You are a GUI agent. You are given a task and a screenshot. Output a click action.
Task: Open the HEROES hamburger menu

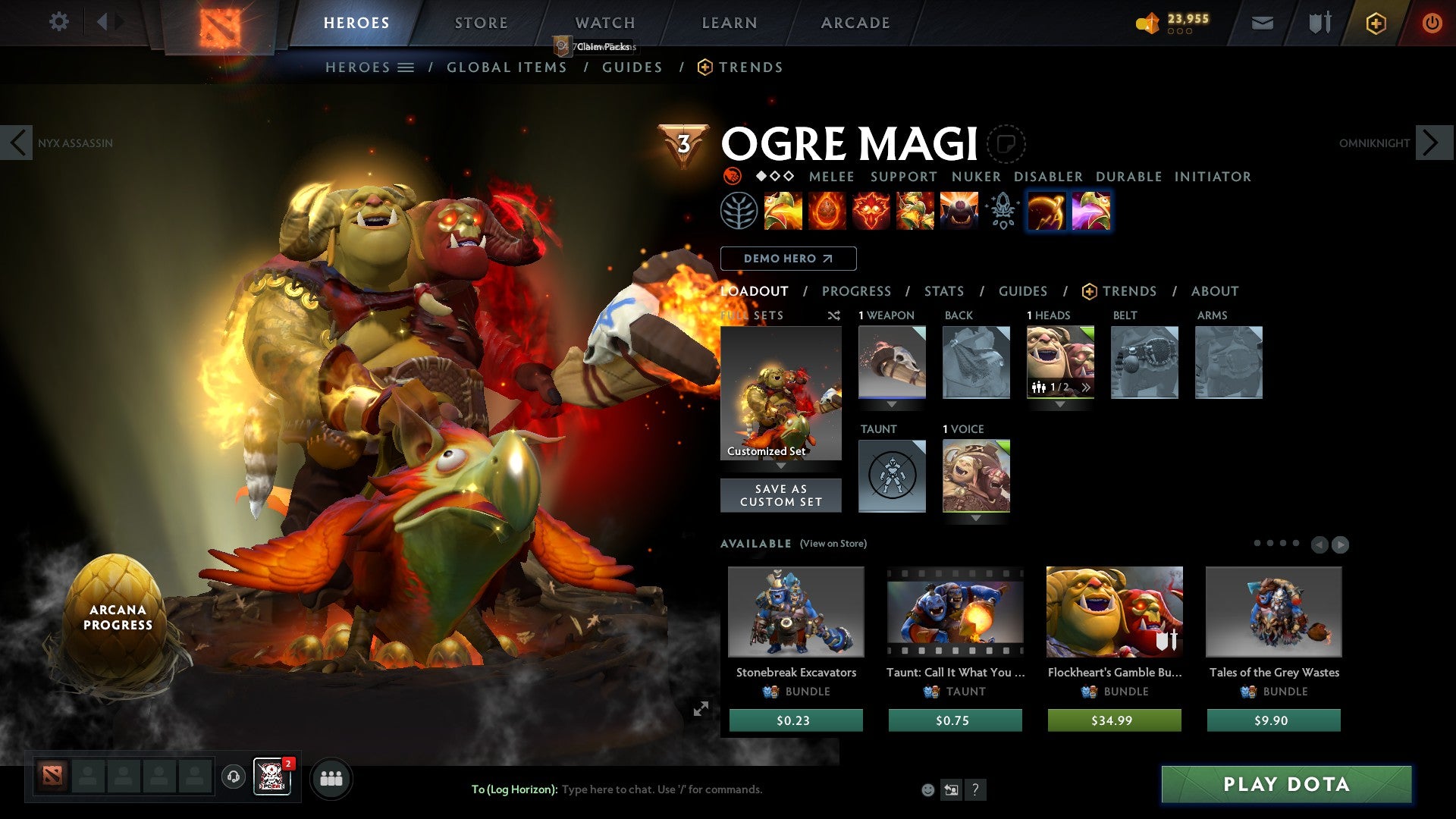pos(406,67)
